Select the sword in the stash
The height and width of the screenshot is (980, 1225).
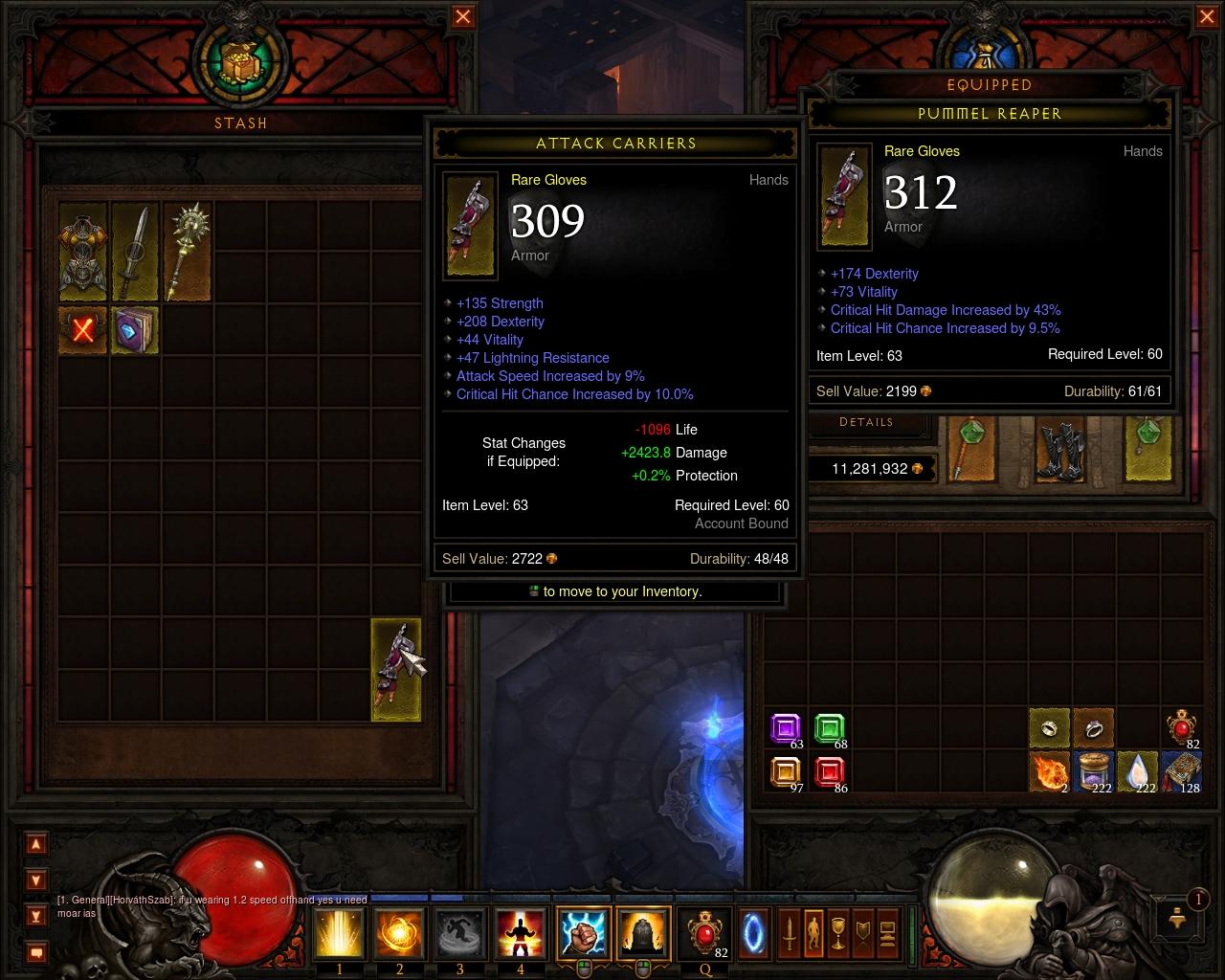point(135,252)
